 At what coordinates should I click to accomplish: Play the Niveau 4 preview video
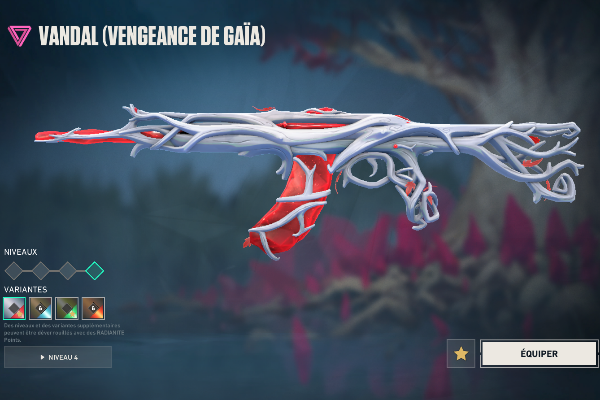tap(58, 357)
